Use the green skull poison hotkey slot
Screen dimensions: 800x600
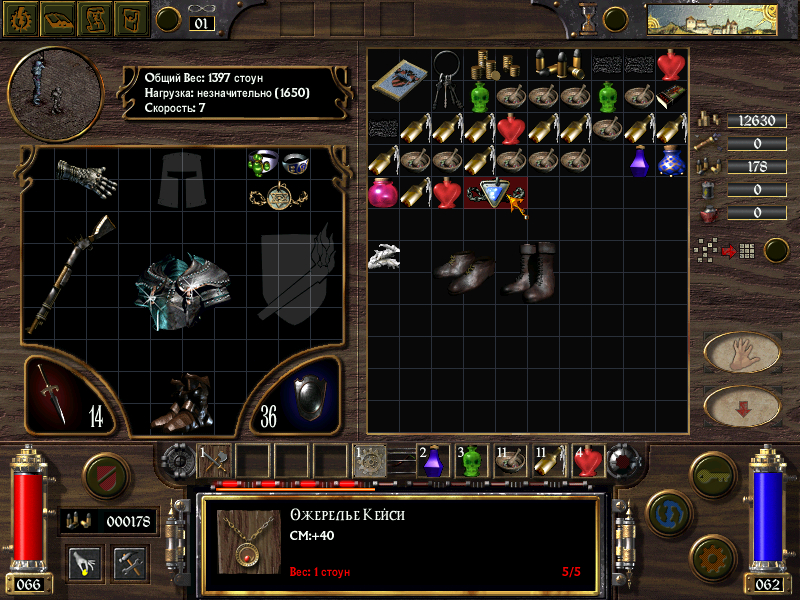[x=473, y=460]
